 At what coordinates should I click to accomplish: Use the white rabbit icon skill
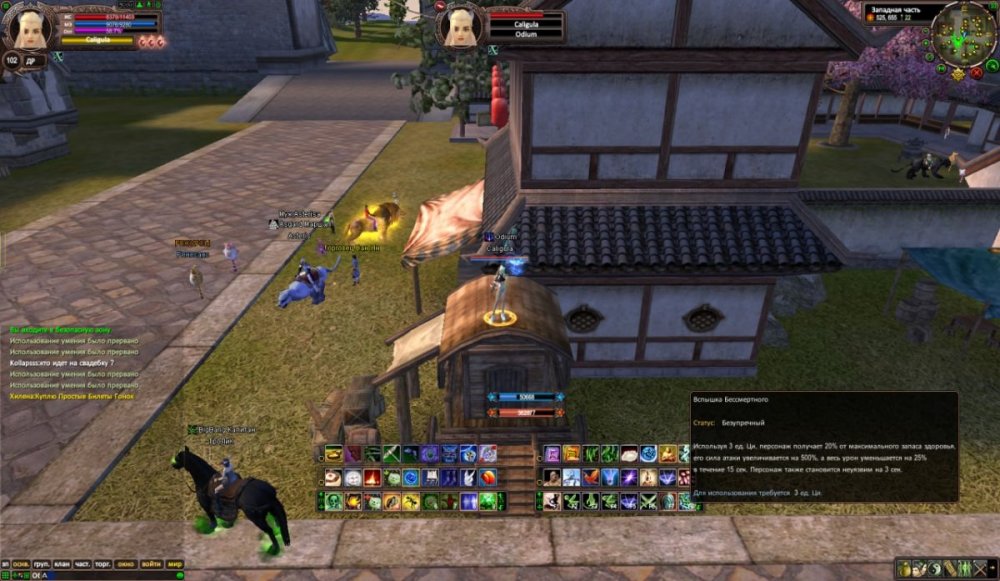point(468,478)
